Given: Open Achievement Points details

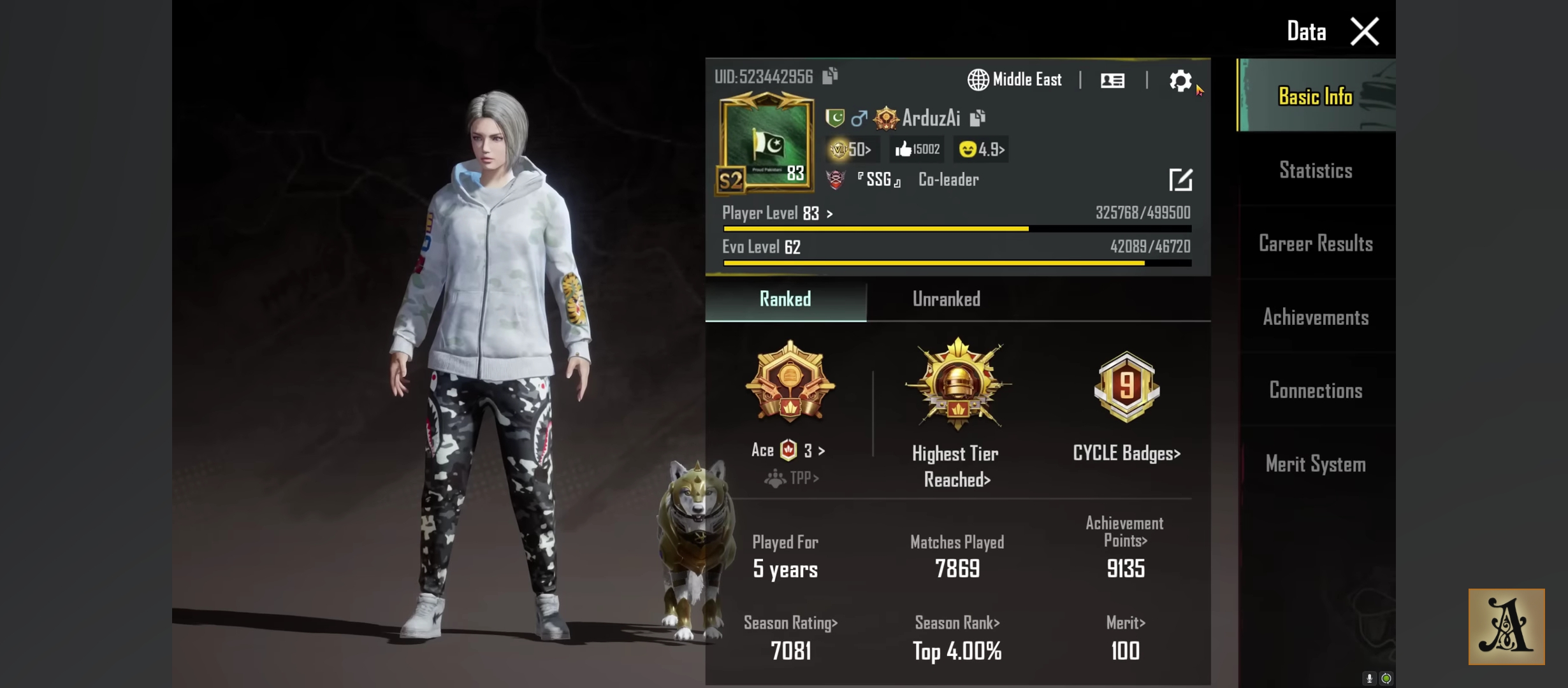Looking at the screenshot, I should pos(1125,548).
